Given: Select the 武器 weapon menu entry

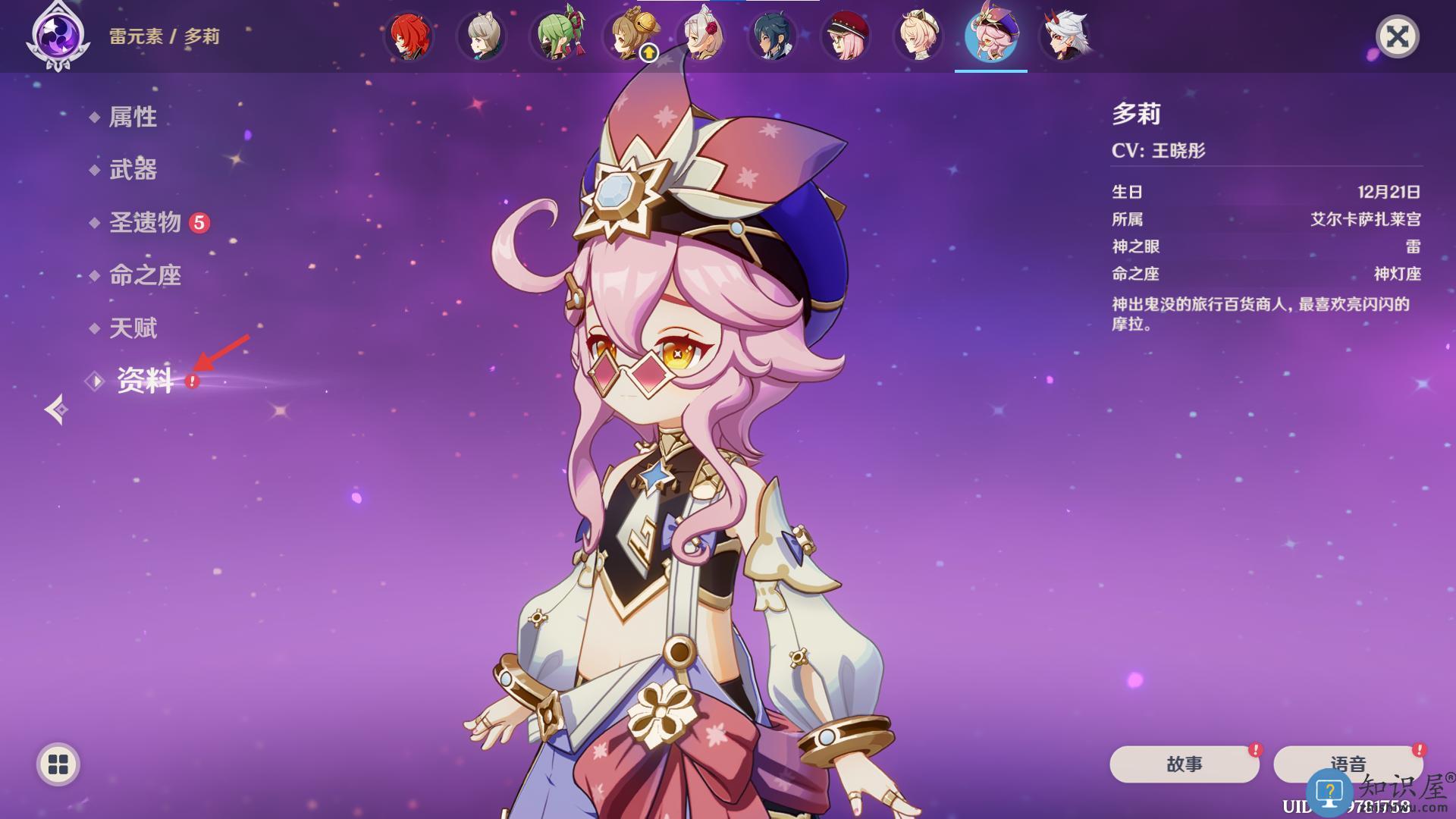Looking at the screenshot, I should [x=133, y=169].
